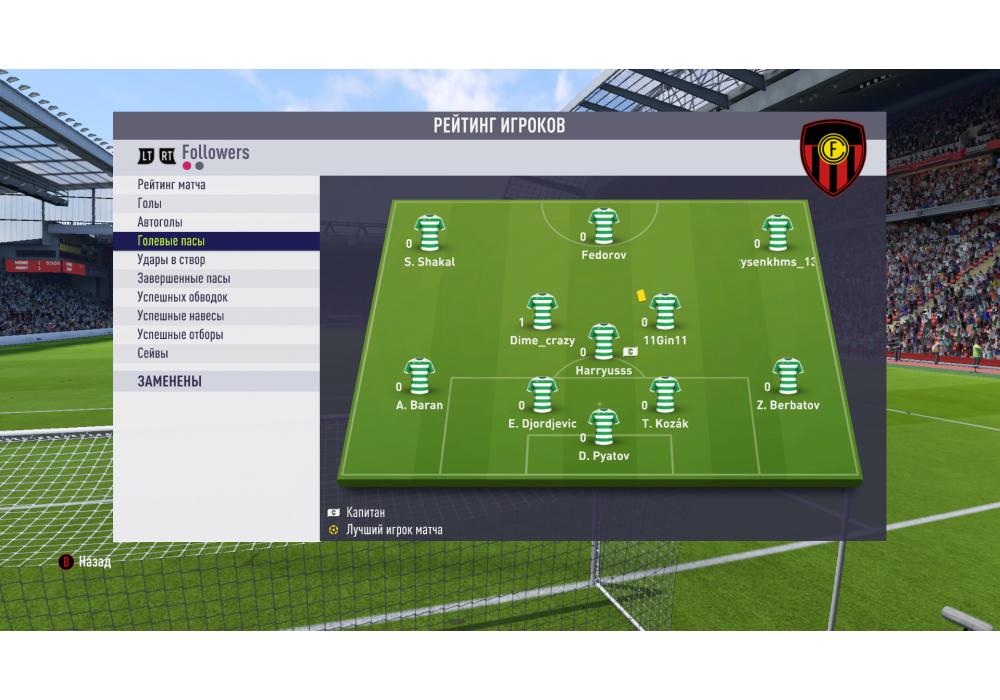
Task: Select the highlighted Голевые пасы row
Action: coord(215,241)
